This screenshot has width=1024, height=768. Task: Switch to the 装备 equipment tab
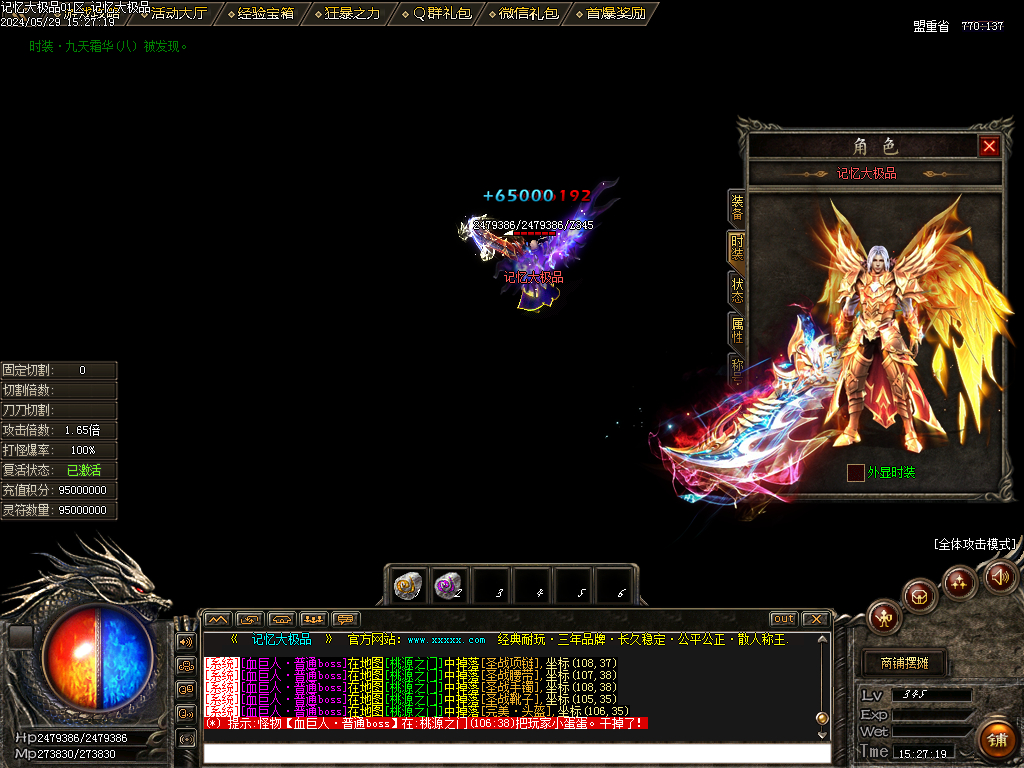(x=737, y=207)
